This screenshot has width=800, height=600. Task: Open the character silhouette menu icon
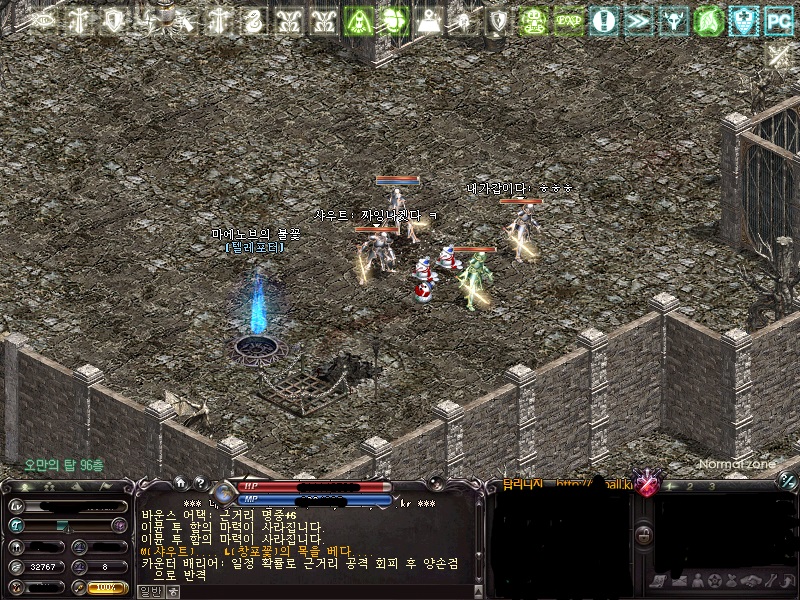coord(696,581)
